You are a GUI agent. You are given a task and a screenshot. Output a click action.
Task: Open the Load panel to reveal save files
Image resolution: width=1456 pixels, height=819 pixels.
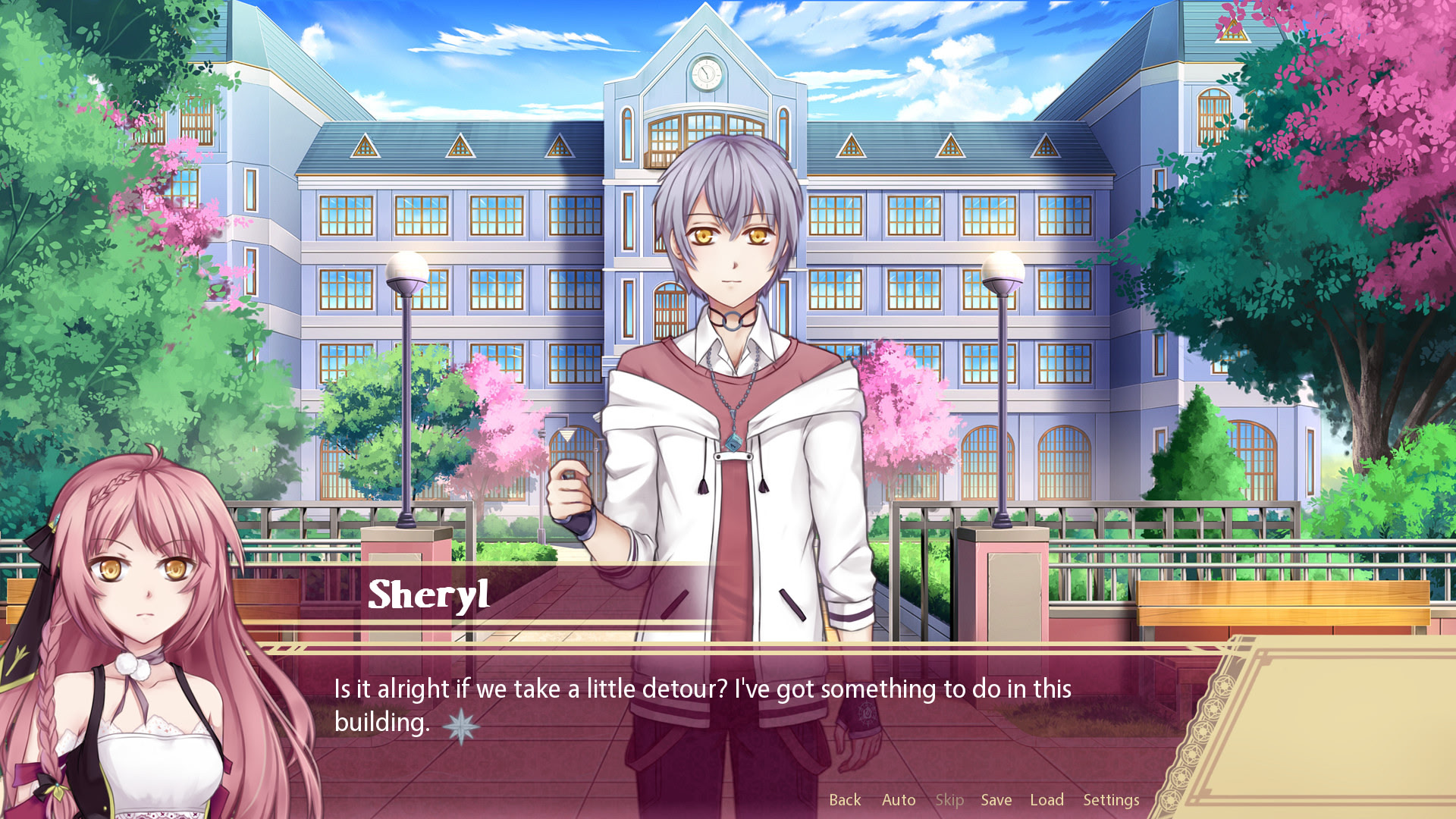(1046, 799)
